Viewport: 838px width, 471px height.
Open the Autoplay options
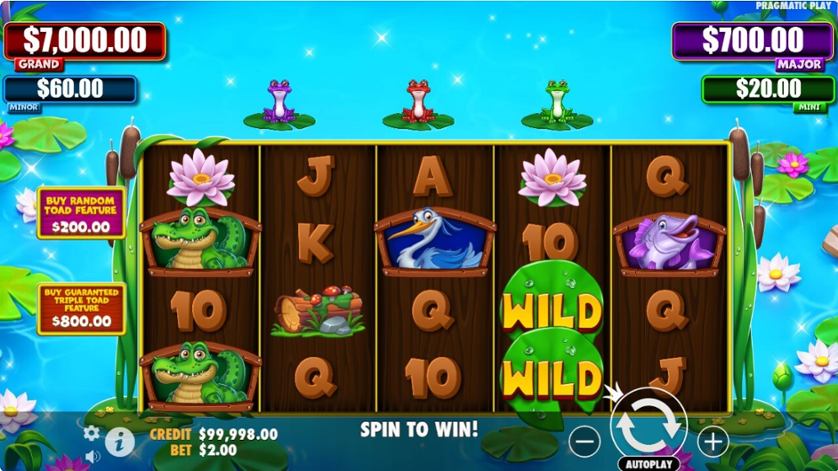[649, 463]
